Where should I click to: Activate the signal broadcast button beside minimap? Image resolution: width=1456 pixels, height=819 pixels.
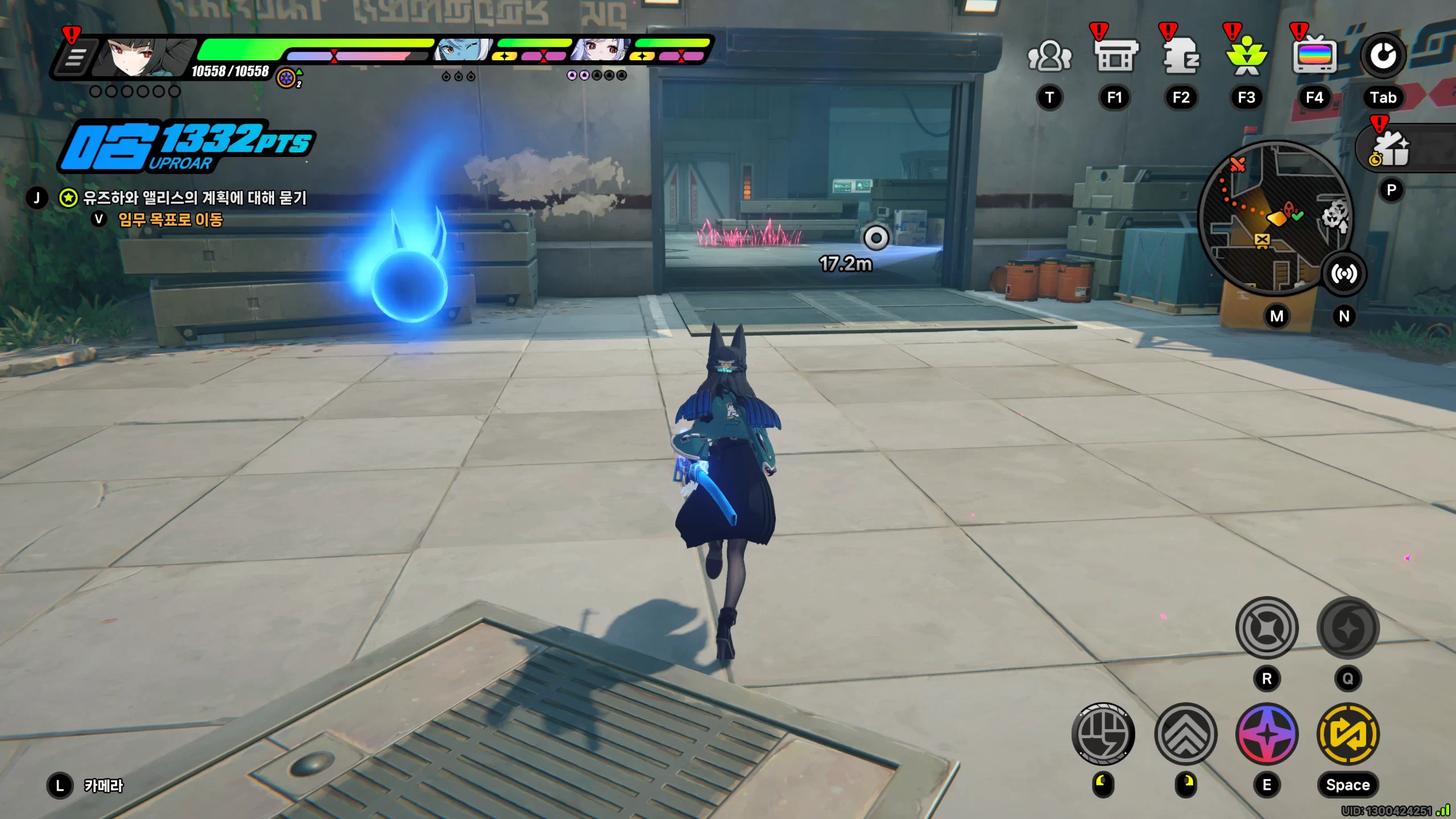(1343, 274)
